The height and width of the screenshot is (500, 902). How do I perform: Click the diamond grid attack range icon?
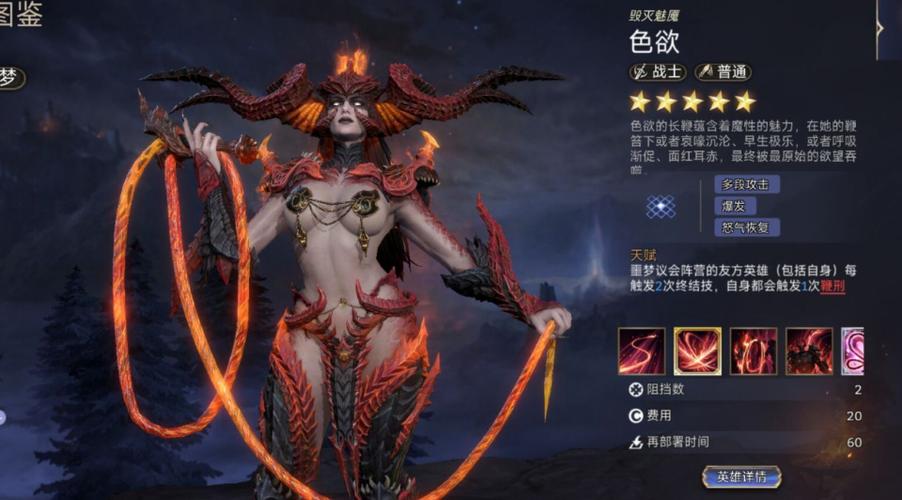click(658, 206)
